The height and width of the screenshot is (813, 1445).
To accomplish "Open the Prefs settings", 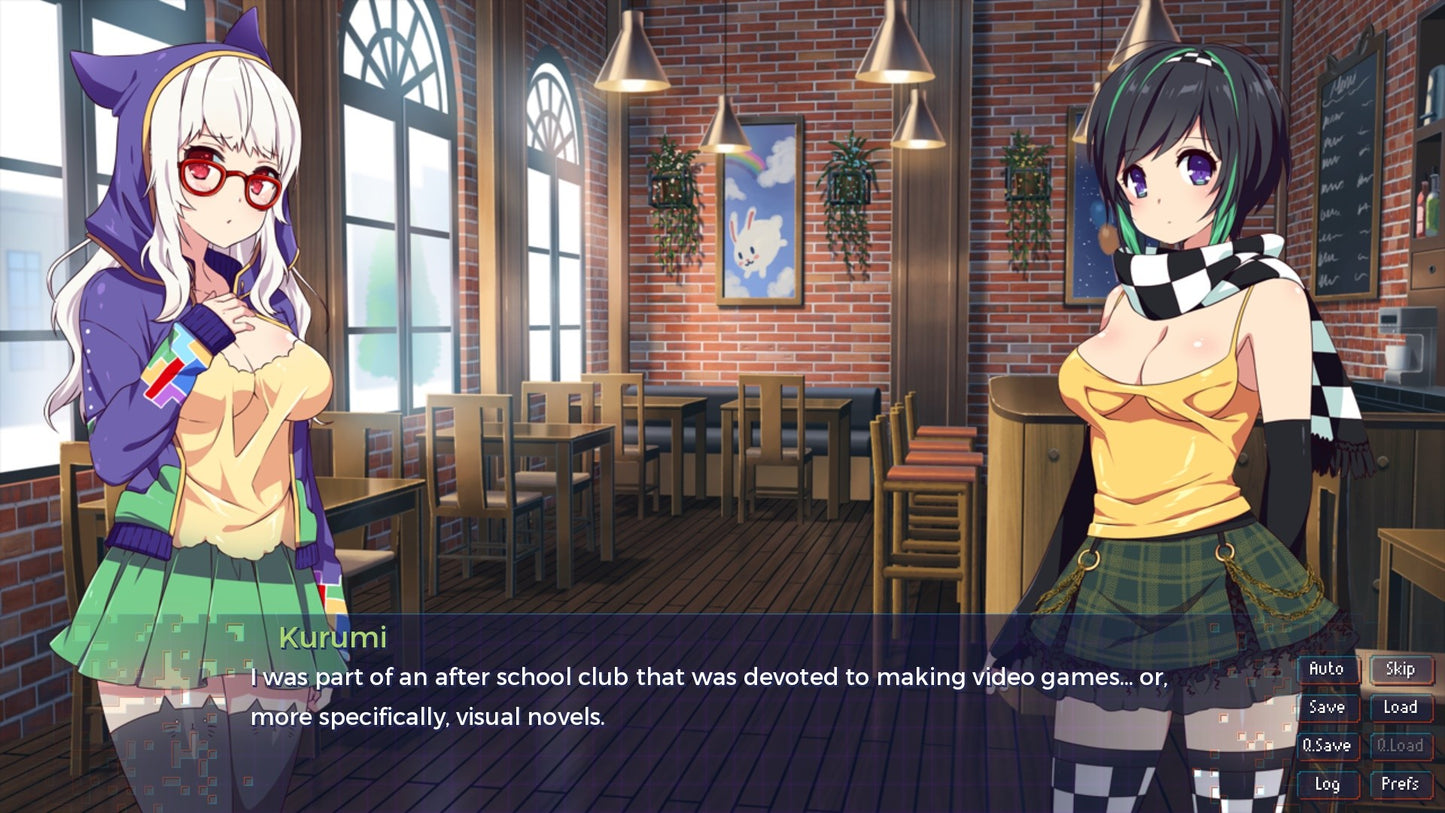I will tap(1400, 784).
